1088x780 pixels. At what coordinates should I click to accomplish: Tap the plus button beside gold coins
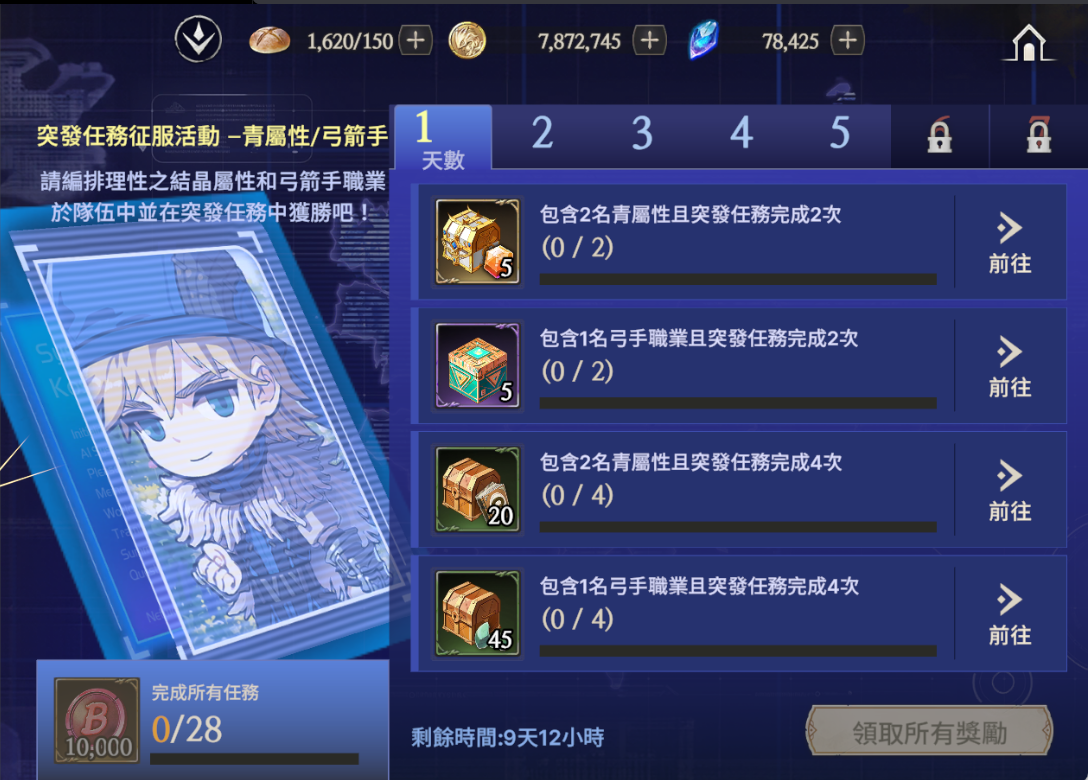tap(650, 41)
